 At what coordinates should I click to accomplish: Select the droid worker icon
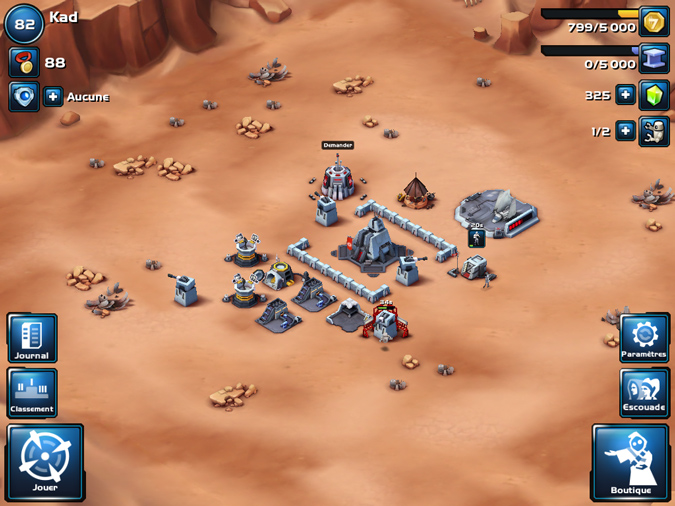(654, 131)
